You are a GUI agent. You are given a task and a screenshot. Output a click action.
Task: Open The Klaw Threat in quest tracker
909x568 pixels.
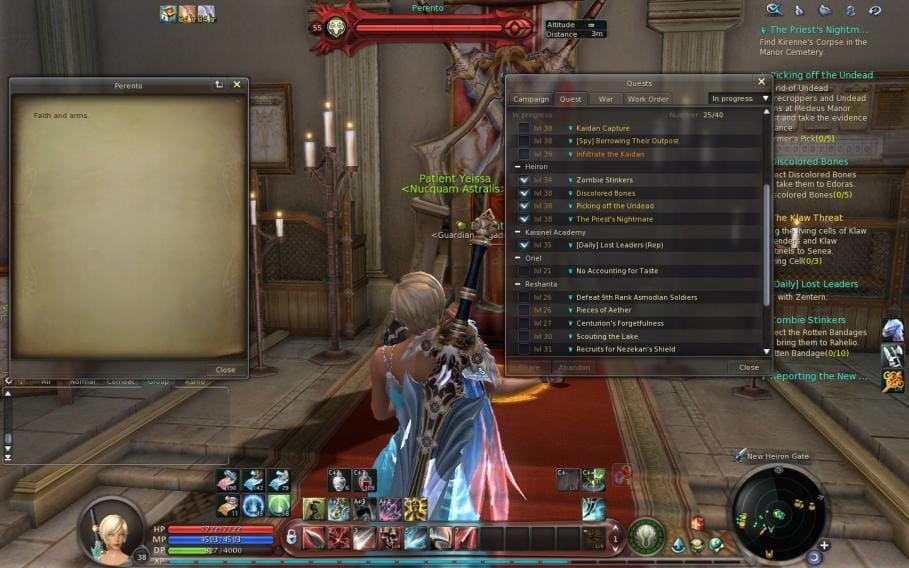click(x=806, y=217)
